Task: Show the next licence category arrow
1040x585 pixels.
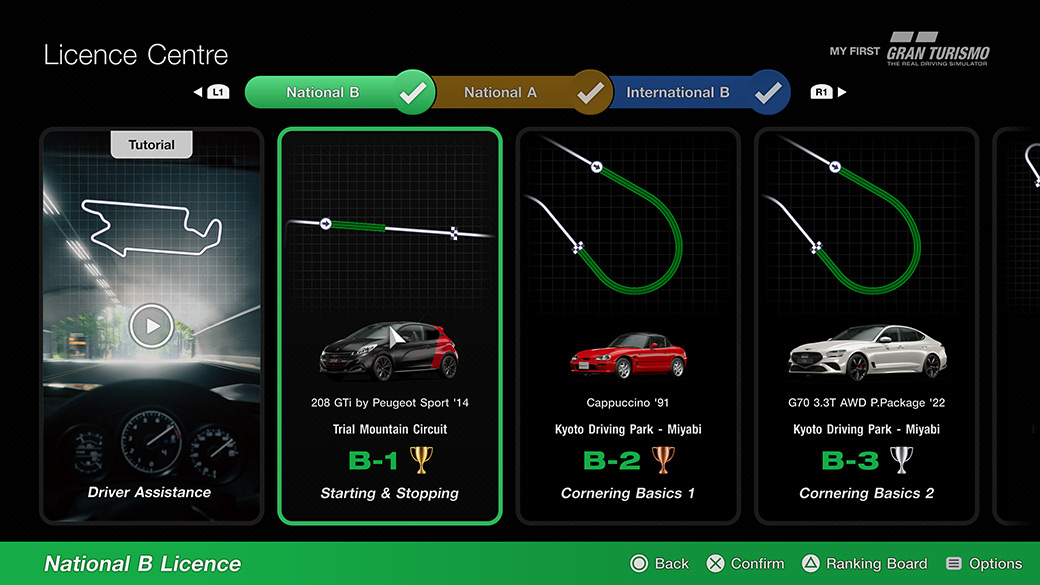Action: pyautogui.click(x=828, y=93)
